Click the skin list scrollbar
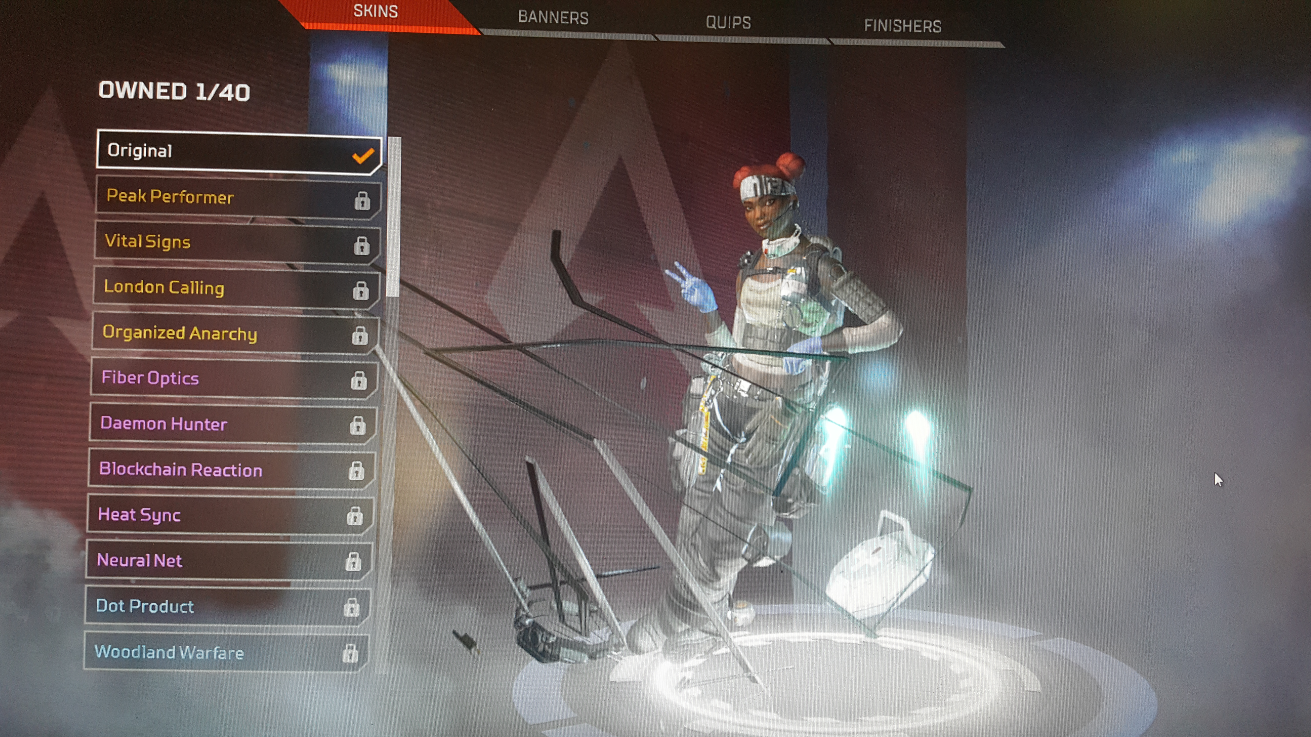 (393, 217)
